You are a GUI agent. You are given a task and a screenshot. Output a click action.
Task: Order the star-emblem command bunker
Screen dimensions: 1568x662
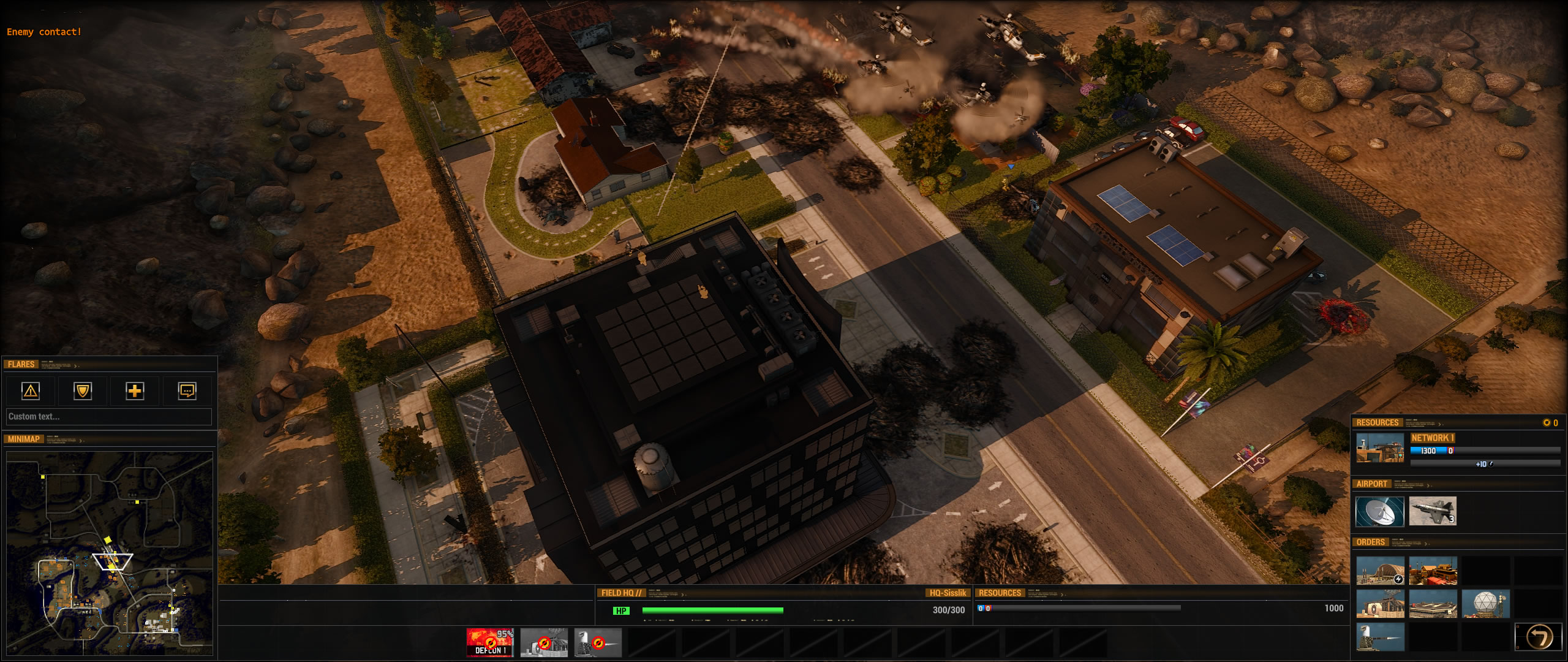[x=1380, y=604]
